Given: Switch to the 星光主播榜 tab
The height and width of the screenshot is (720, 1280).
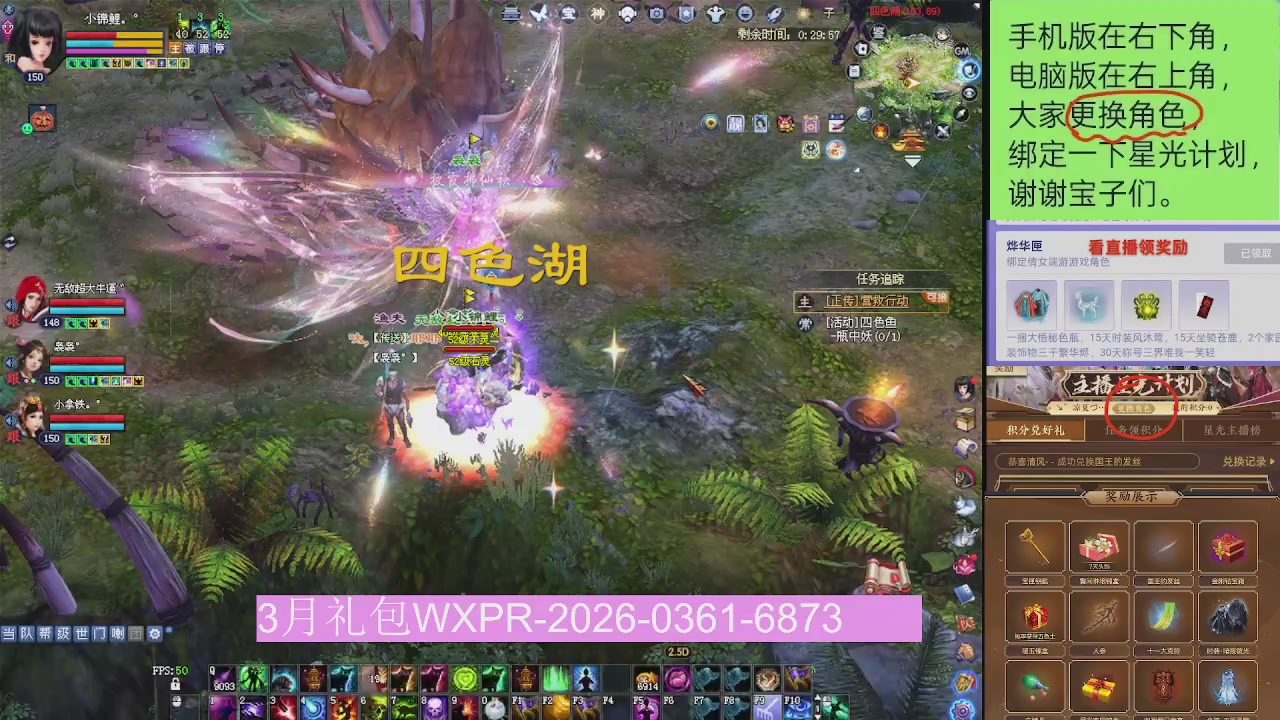Looking at the screenshot, I should [x=1231, y=430].
